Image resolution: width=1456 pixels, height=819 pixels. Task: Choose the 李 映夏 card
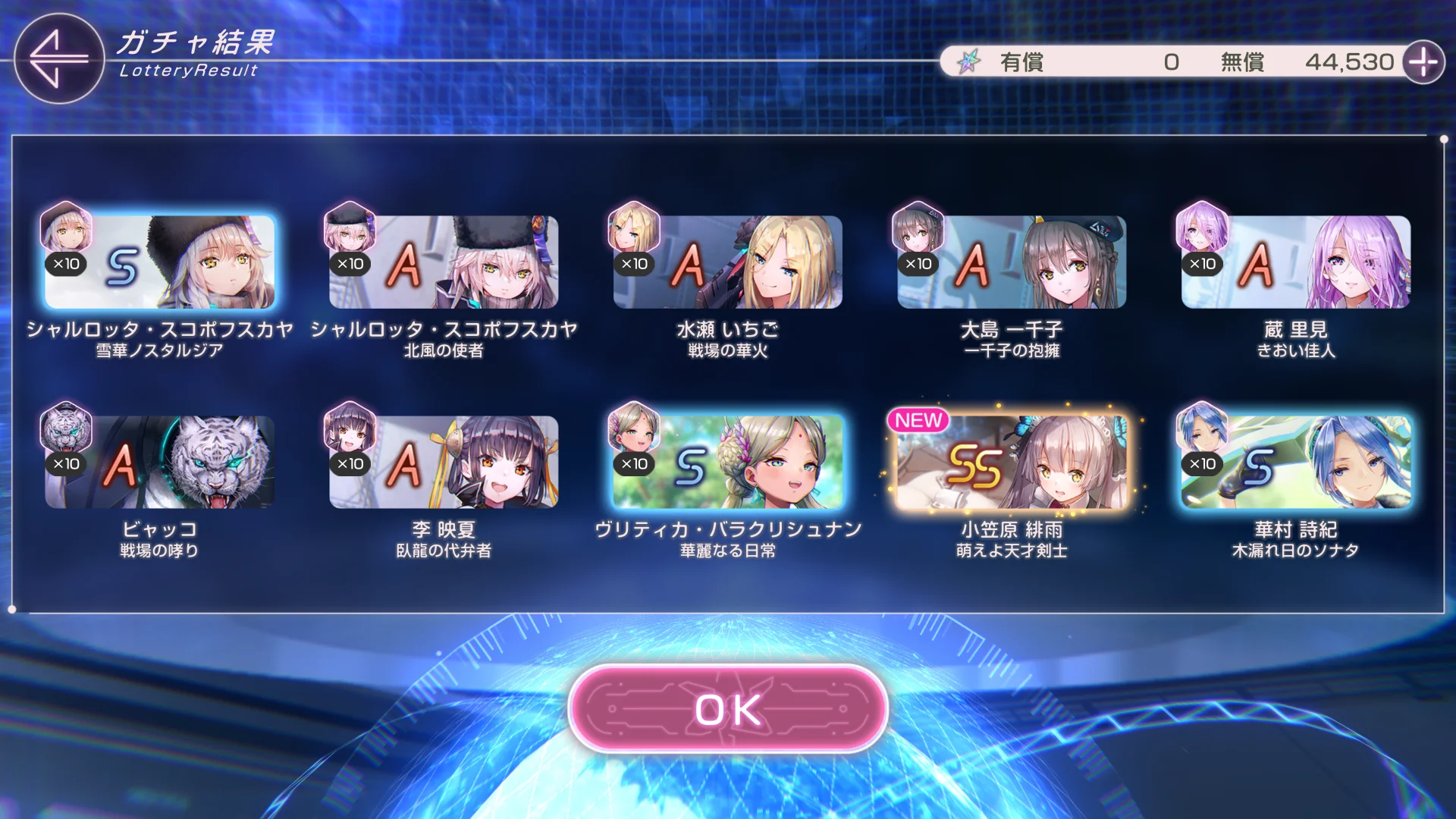(x=444, y=462)
